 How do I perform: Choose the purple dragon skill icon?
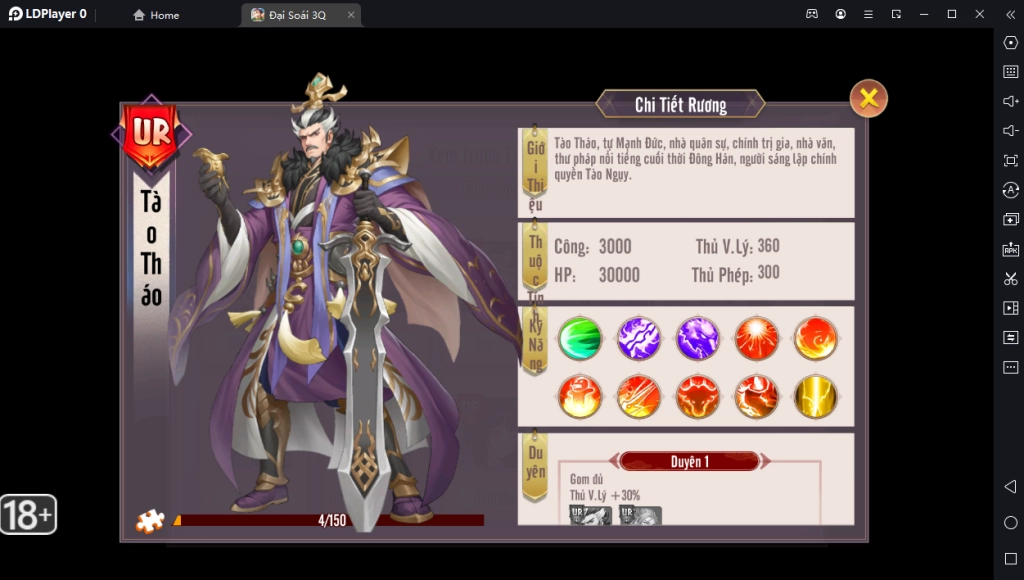point(697,338)
